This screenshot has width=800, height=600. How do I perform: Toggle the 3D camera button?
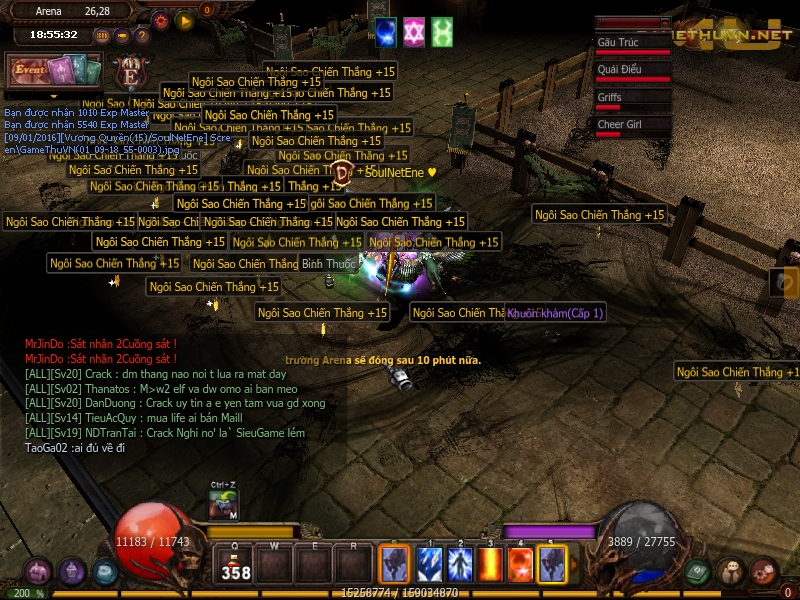click(102, 35)
